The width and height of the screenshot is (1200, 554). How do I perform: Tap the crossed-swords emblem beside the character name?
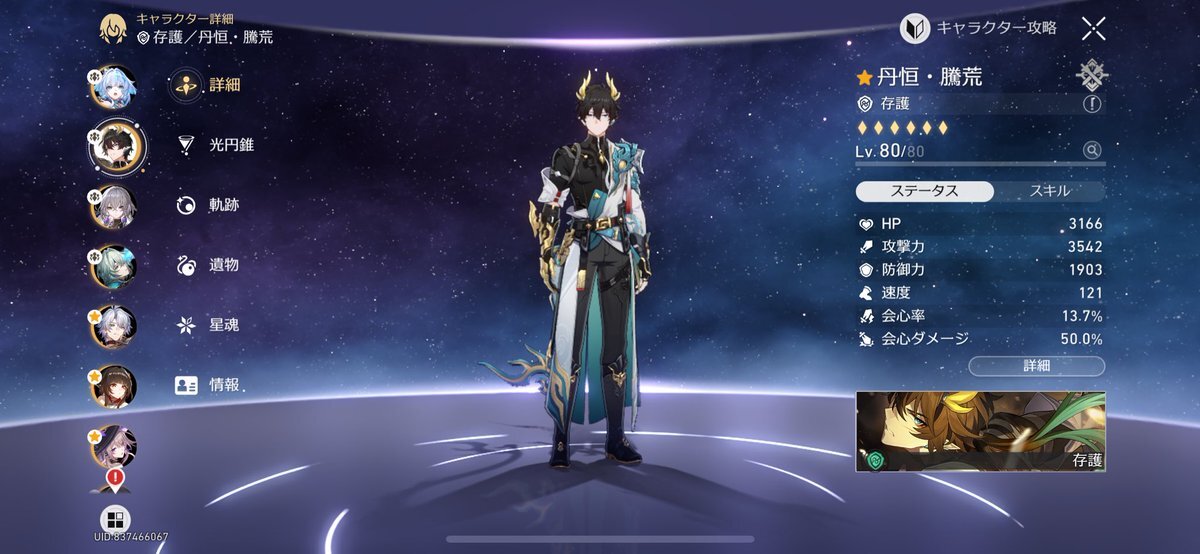(x=1091, y=75)
